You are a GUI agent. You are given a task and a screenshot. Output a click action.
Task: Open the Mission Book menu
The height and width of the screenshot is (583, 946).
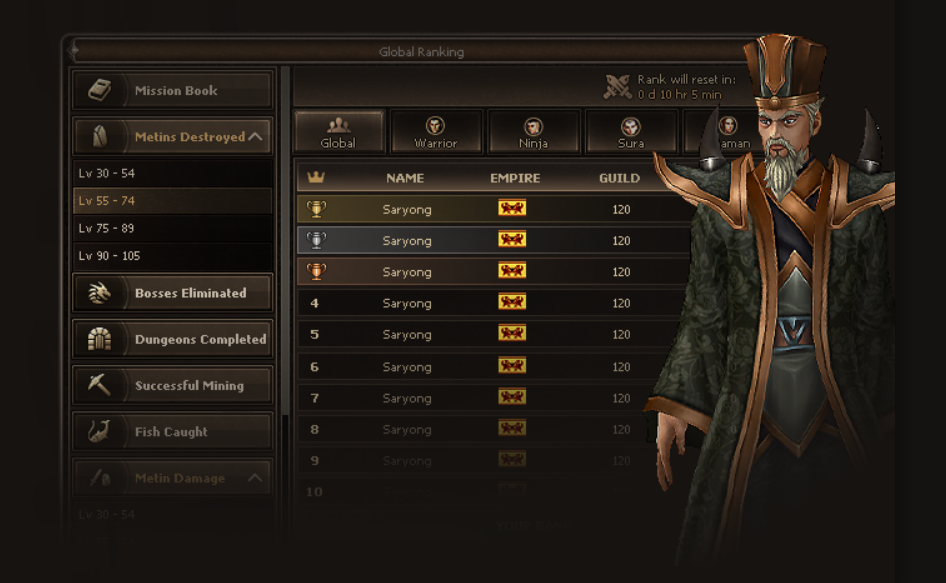(x=172, y=91)
